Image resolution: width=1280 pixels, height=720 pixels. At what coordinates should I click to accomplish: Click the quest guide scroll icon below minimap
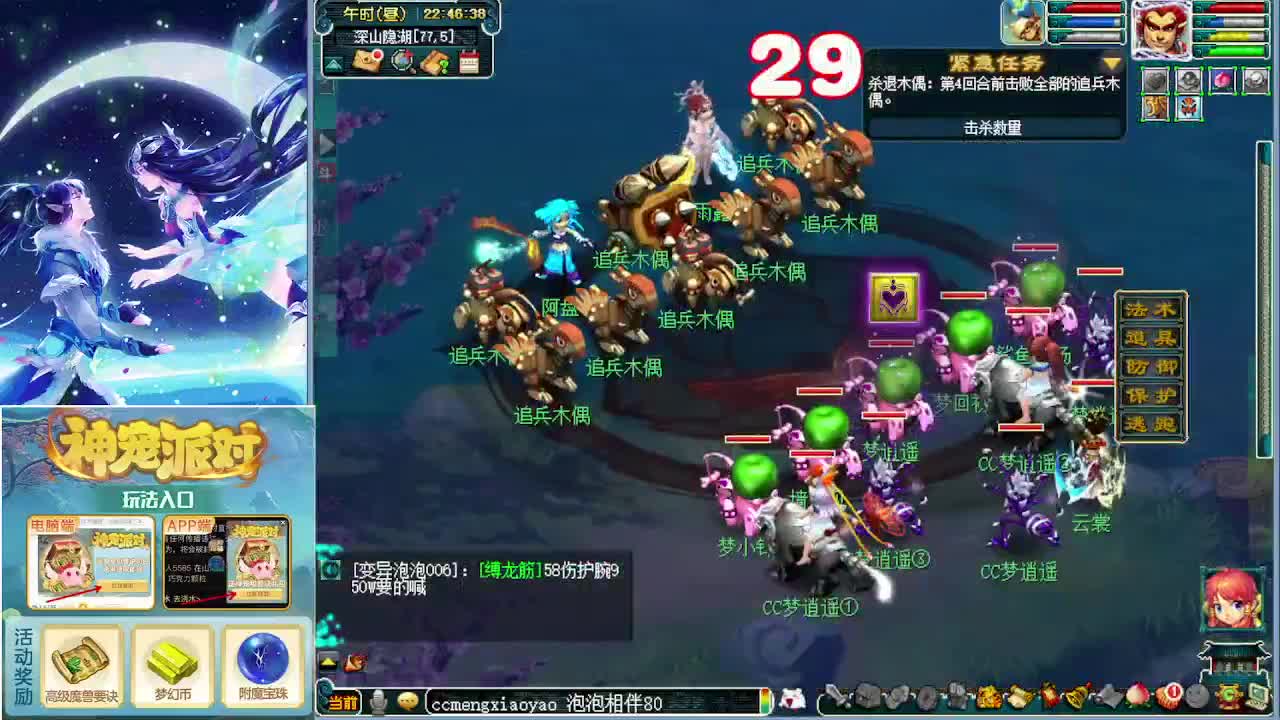(x=435, y=62)
